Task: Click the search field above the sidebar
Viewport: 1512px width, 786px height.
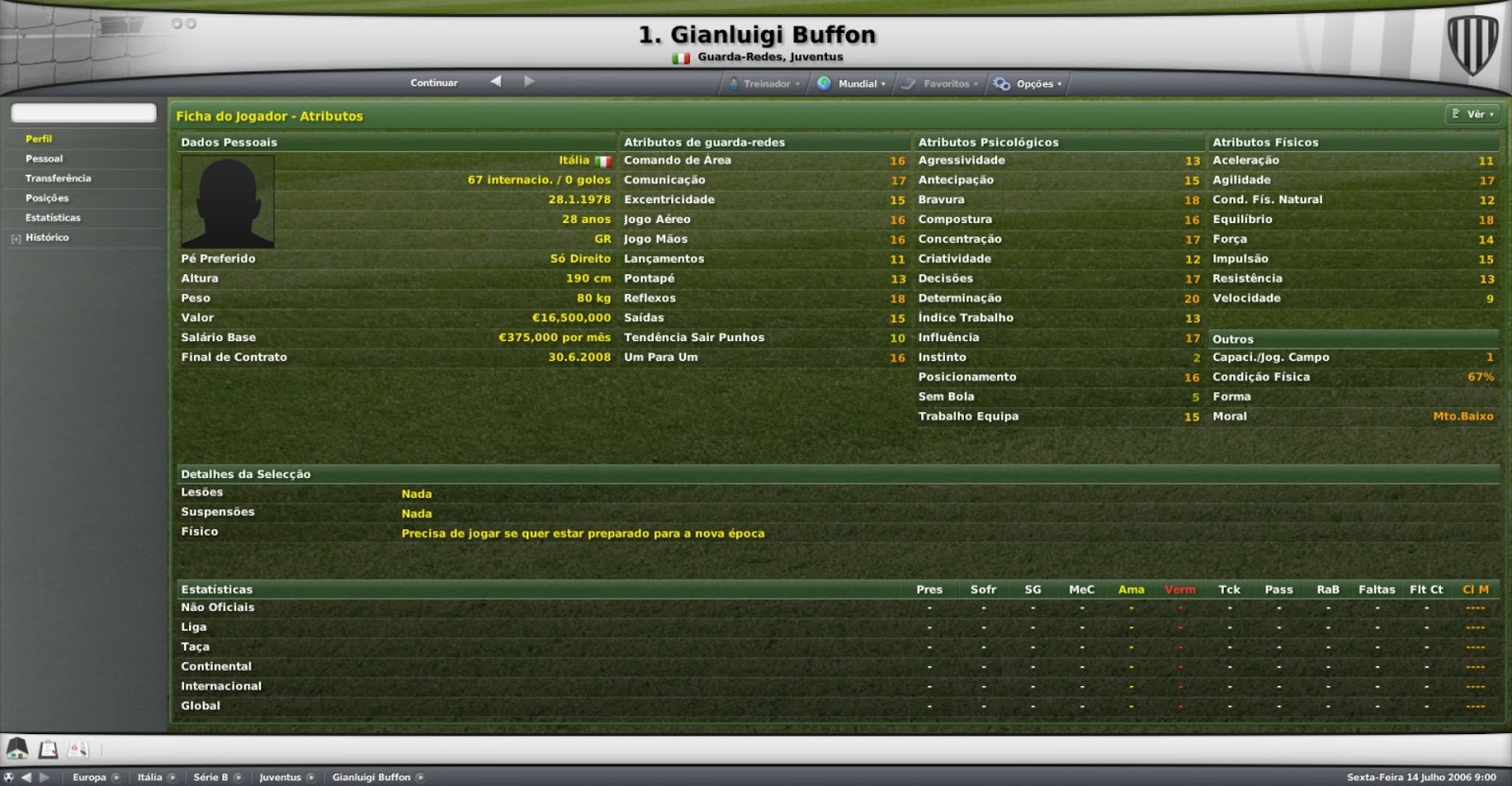Action: pos(82,111)
